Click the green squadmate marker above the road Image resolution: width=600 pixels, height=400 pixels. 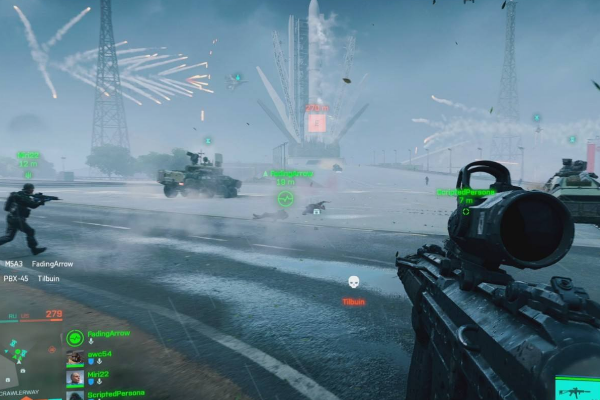[x=285, y=198]
